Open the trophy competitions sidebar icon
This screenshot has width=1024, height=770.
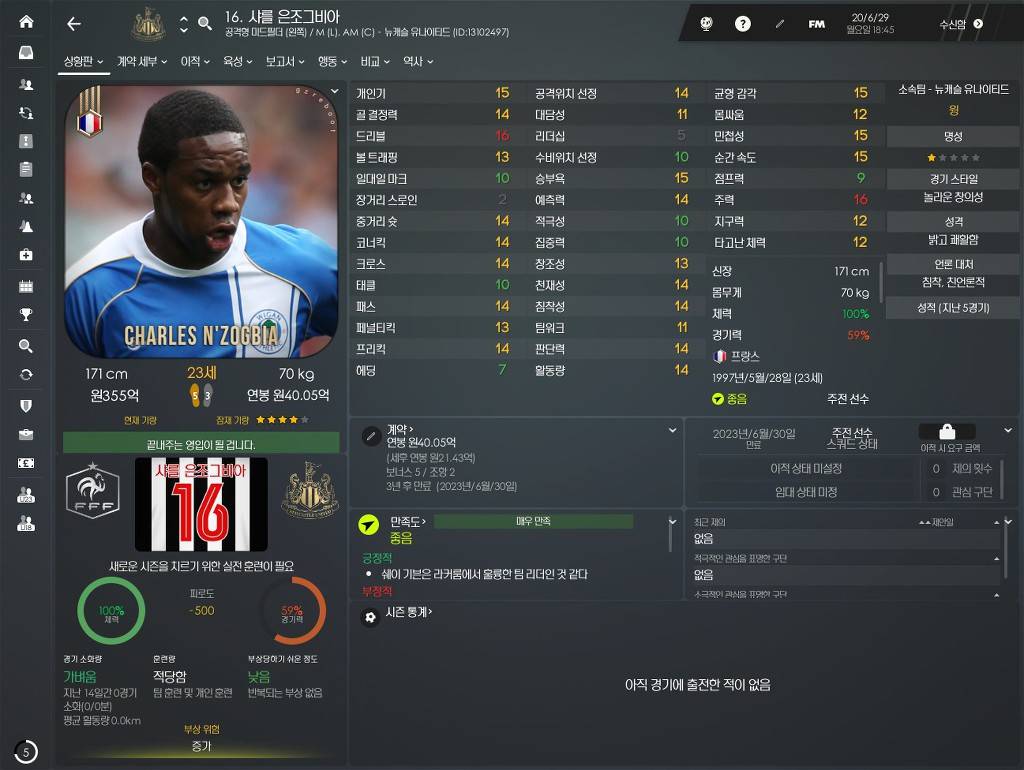pyautogui.click(x=26, y=315)
